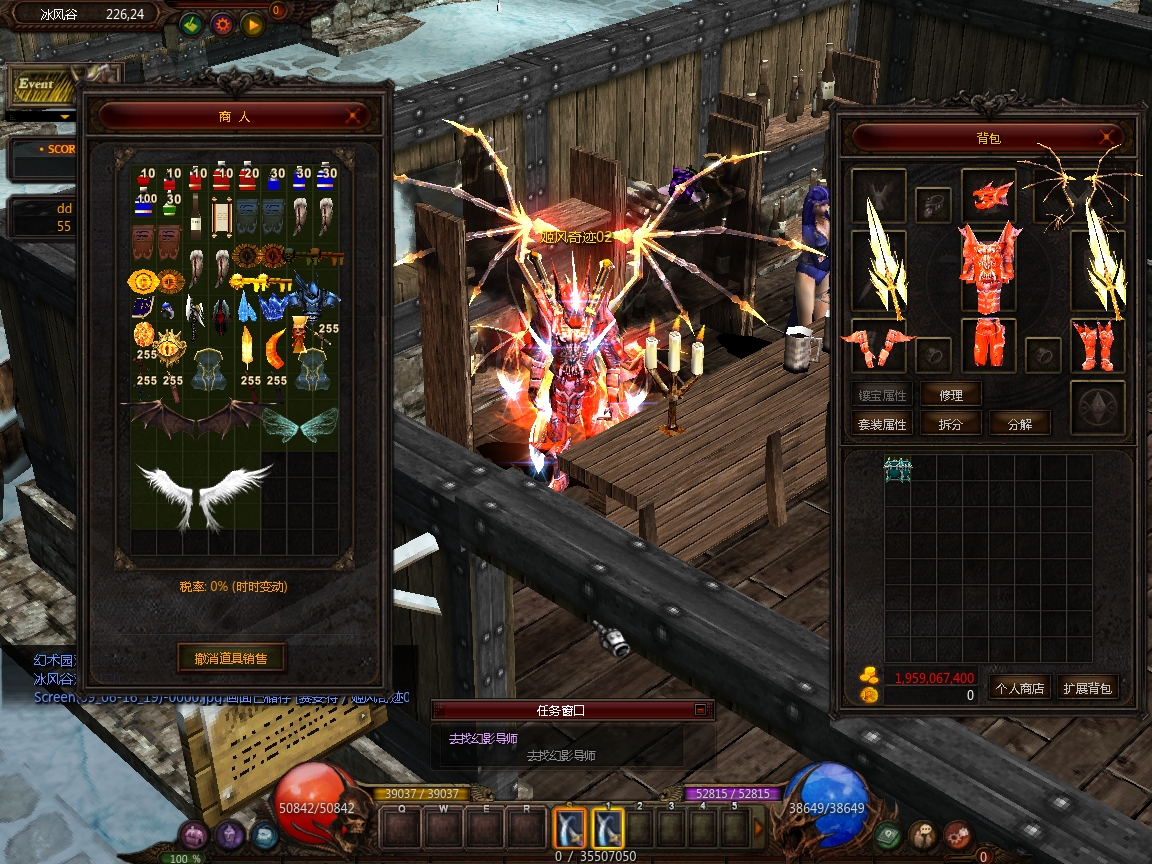Close the merchant (商人) window
Image resolution: width=1152 pixels, height=864 pixels.
coord(353,116)
